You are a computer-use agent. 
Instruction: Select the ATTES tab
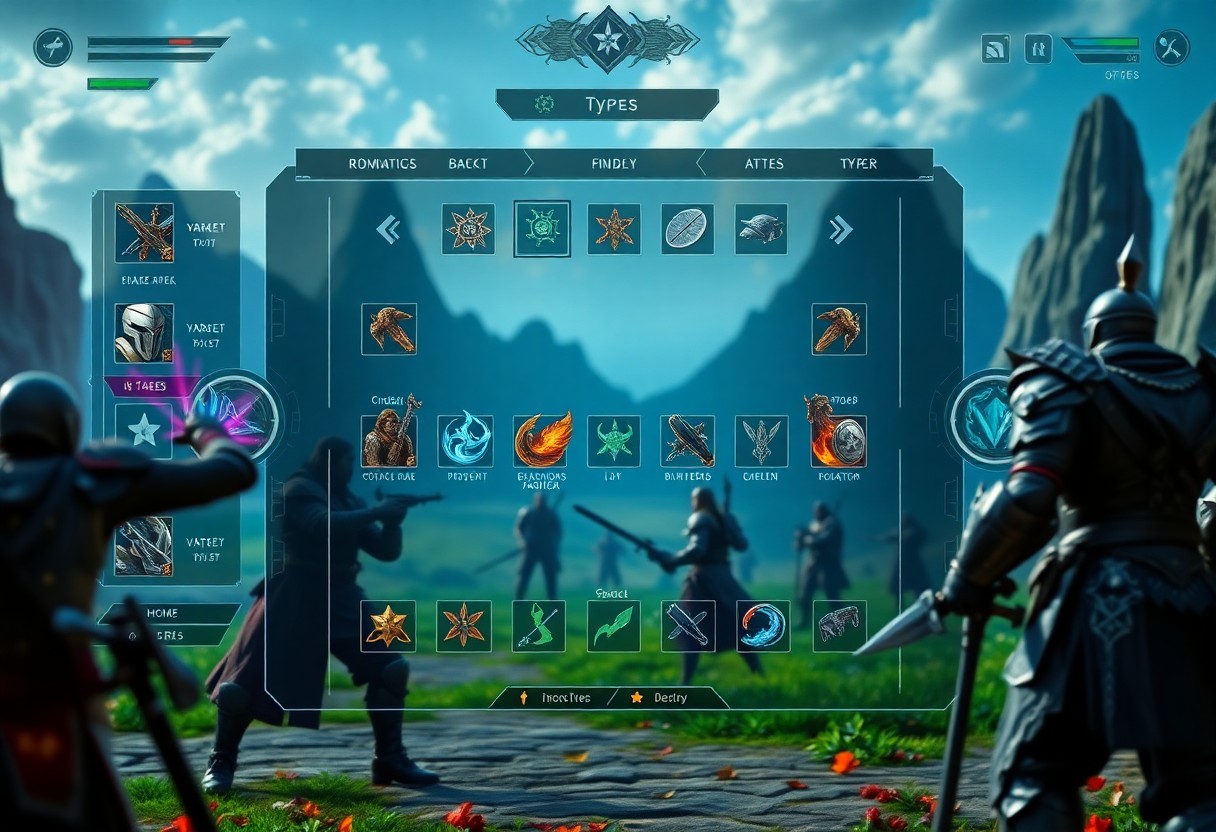(764, 164)
